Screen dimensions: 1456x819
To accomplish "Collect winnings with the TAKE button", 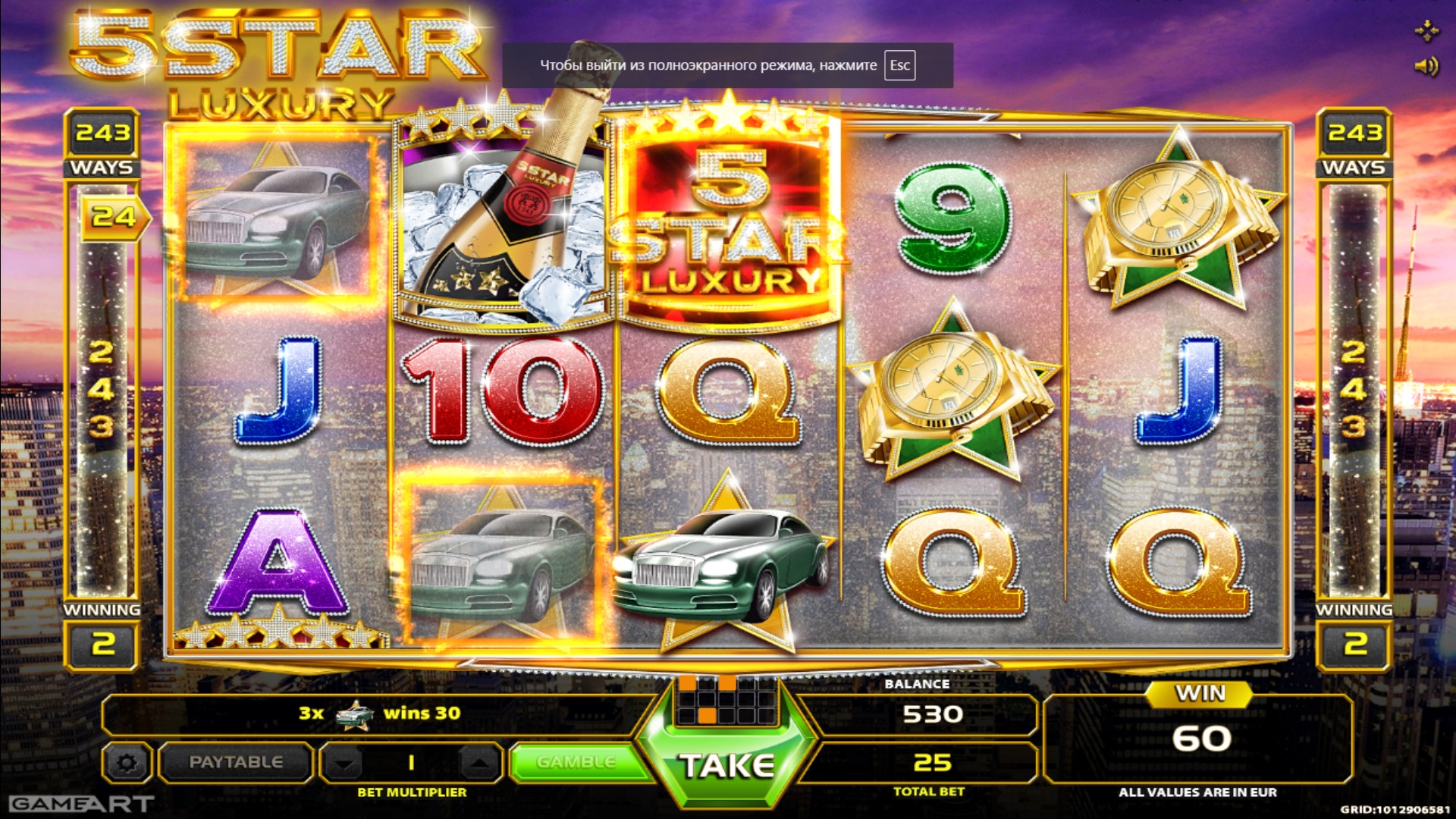I will pyautogui.click(x=726, y=766).
